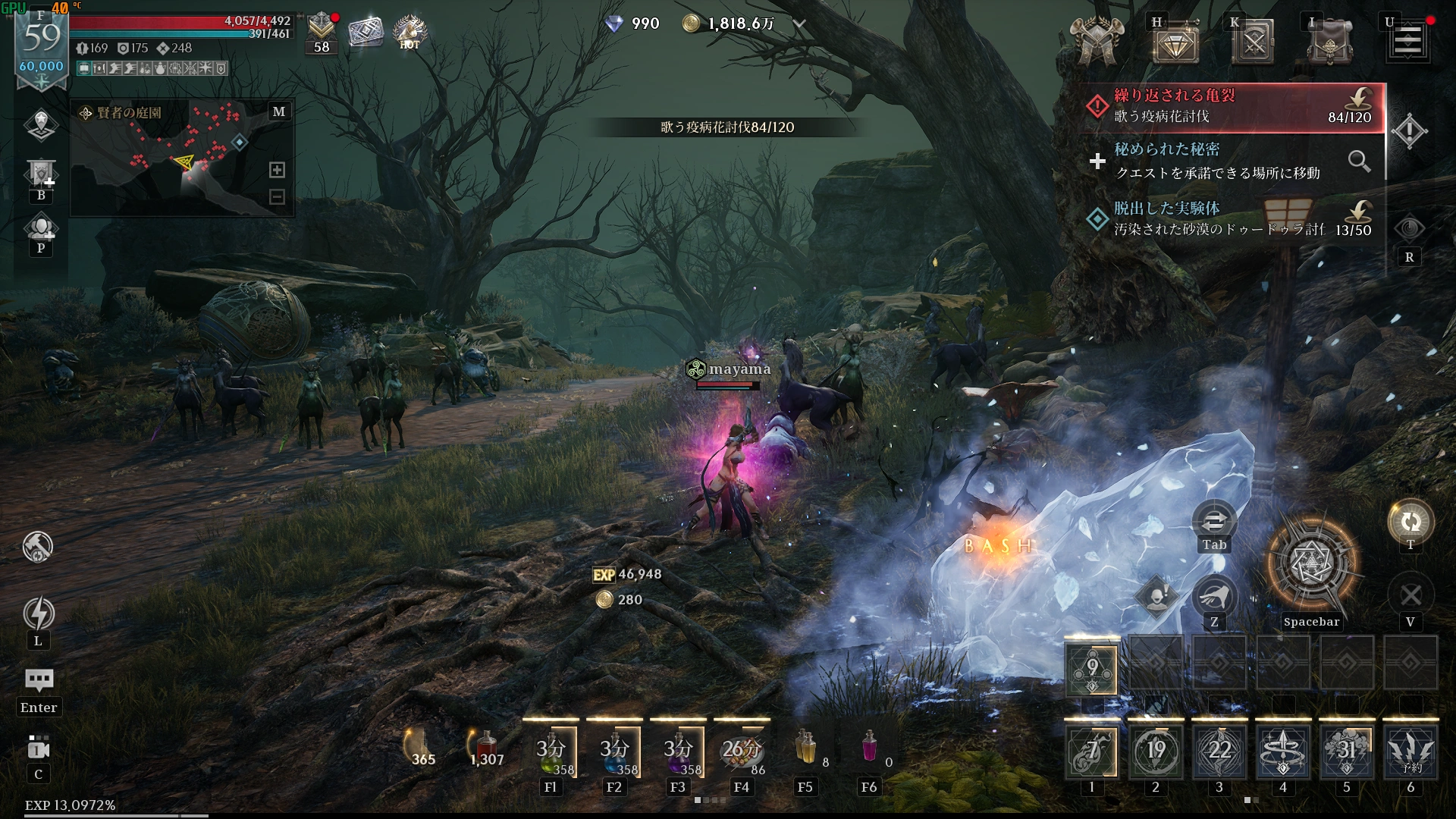This screenshot has height=819, width=1456.
Task: Expand the currency dropdown arrow beside gold
Action: click(x=799, y=24)
